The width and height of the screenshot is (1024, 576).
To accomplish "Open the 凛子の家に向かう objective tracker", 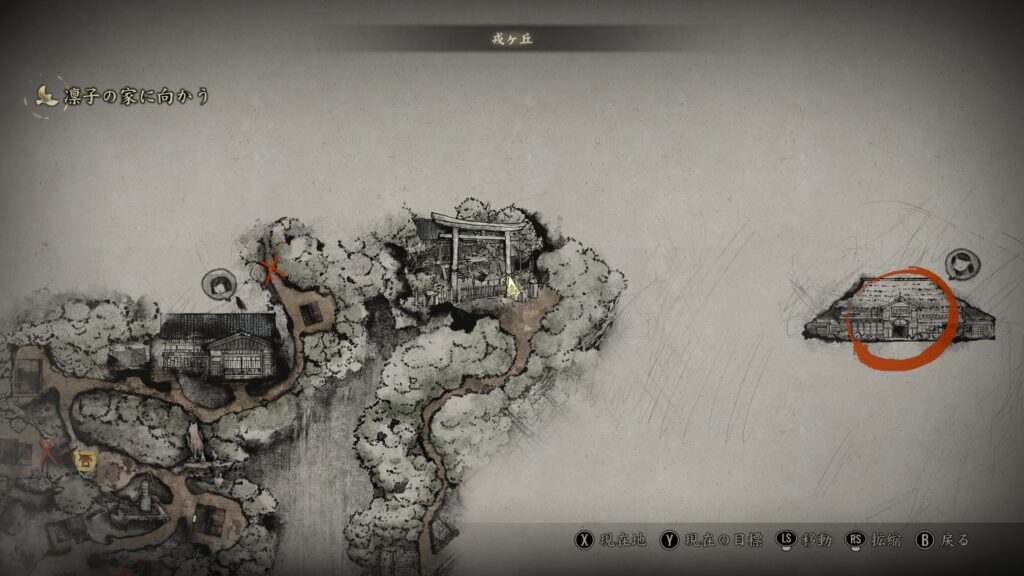I will (124, 97).
